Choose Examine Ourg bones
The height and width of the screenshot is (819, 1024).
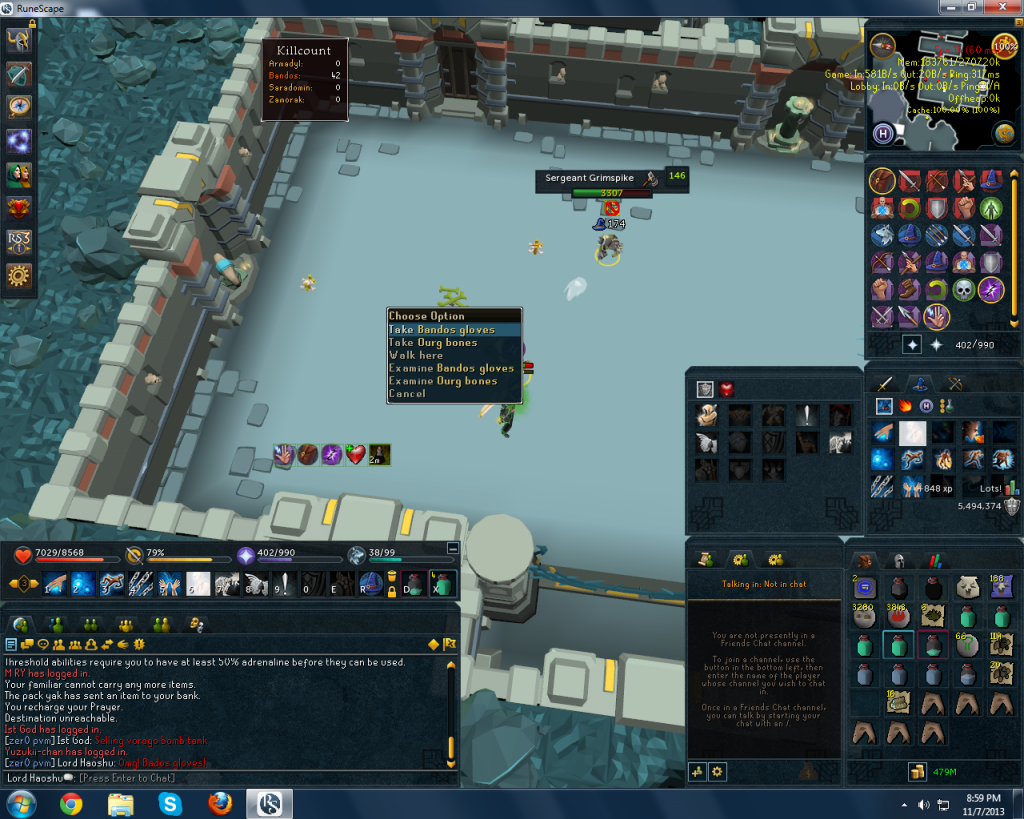point(443,381)
